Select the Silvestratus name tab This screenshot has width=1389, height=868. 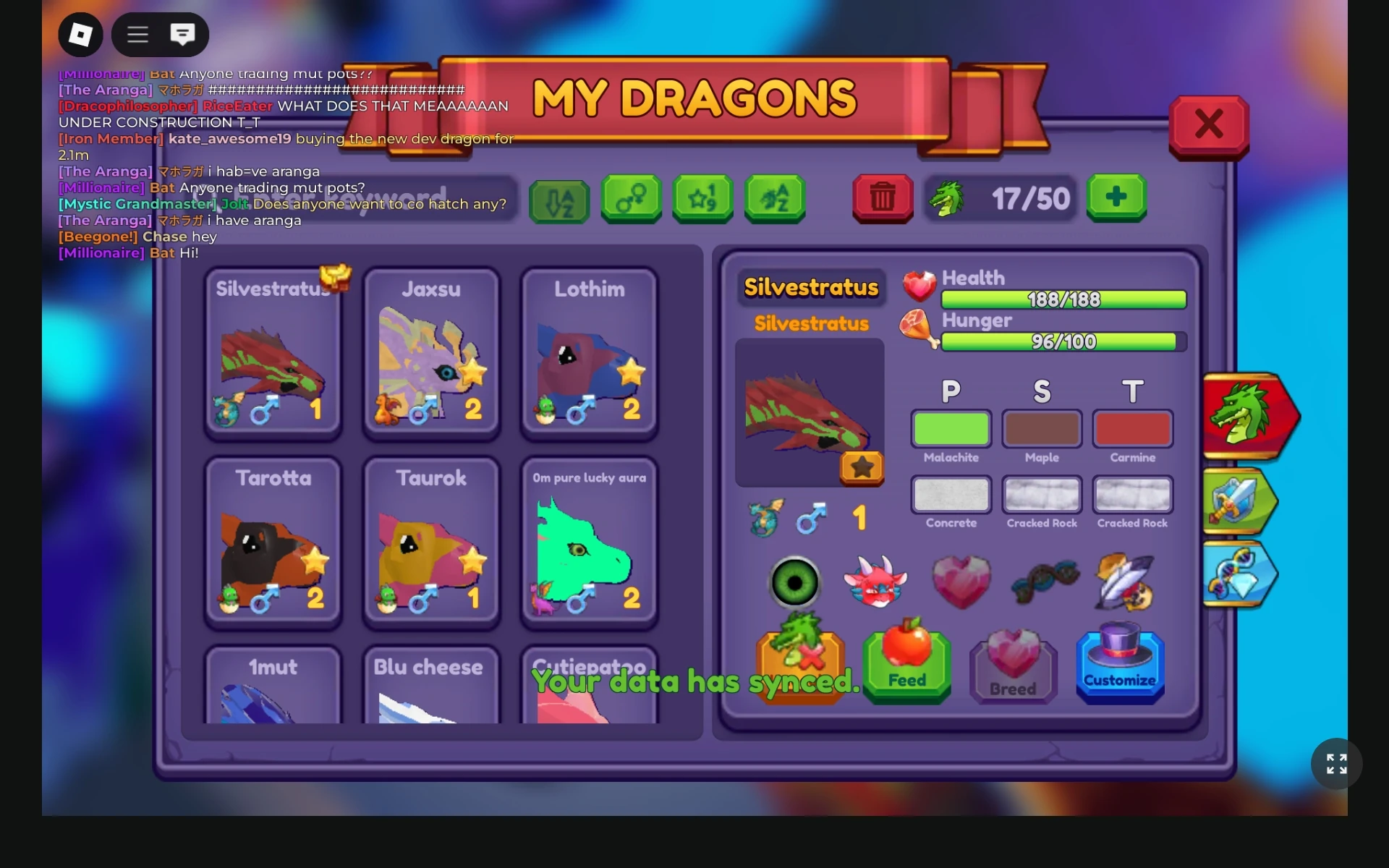[x=812, y=287]
